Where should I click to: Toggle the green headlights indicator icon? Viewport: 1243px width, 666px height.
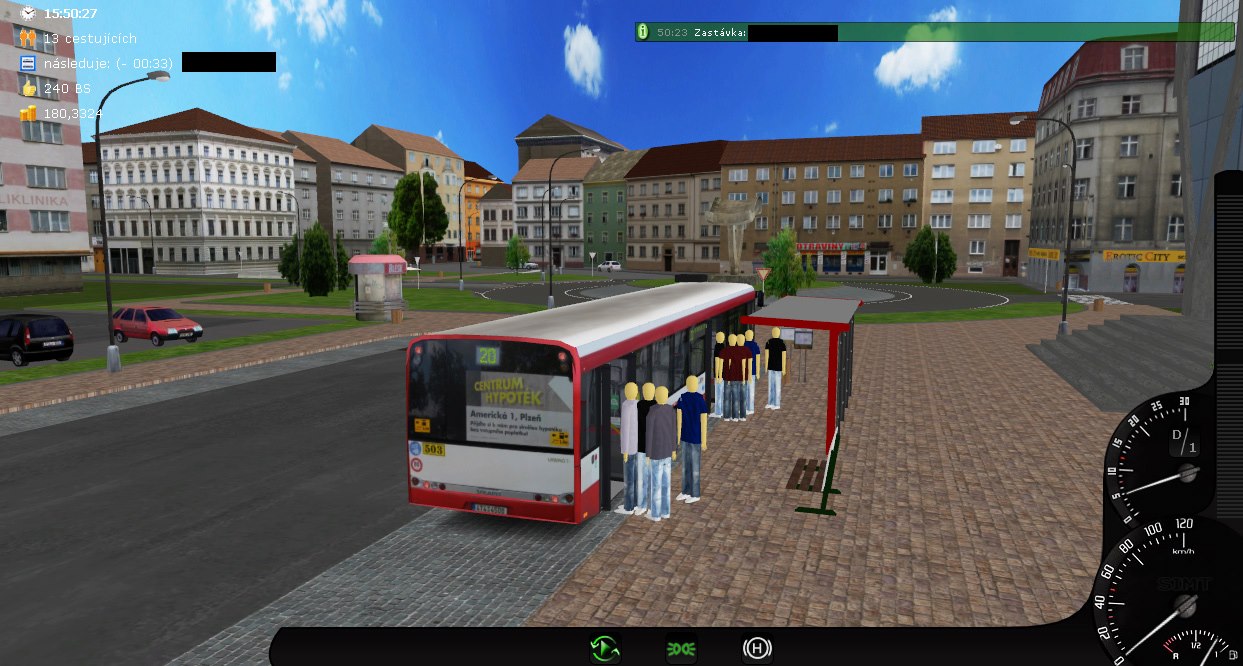[681, 649]
